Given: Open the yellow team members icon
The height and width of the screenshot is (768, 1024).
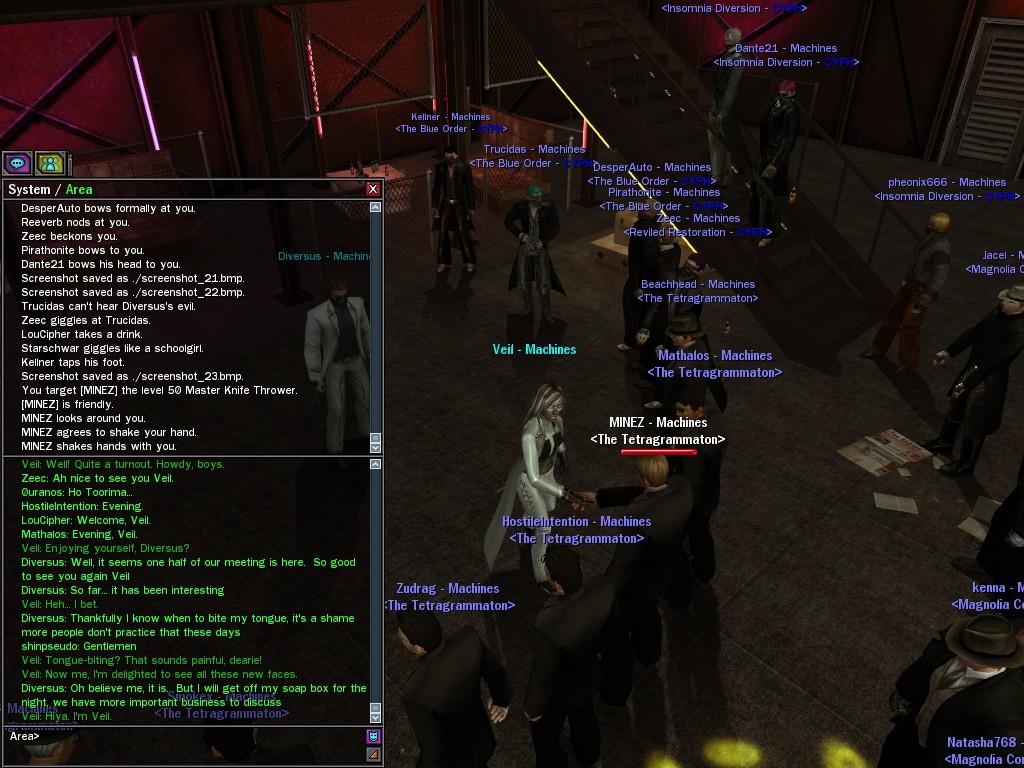Looking at the screenshot, I should pos(50,163).
